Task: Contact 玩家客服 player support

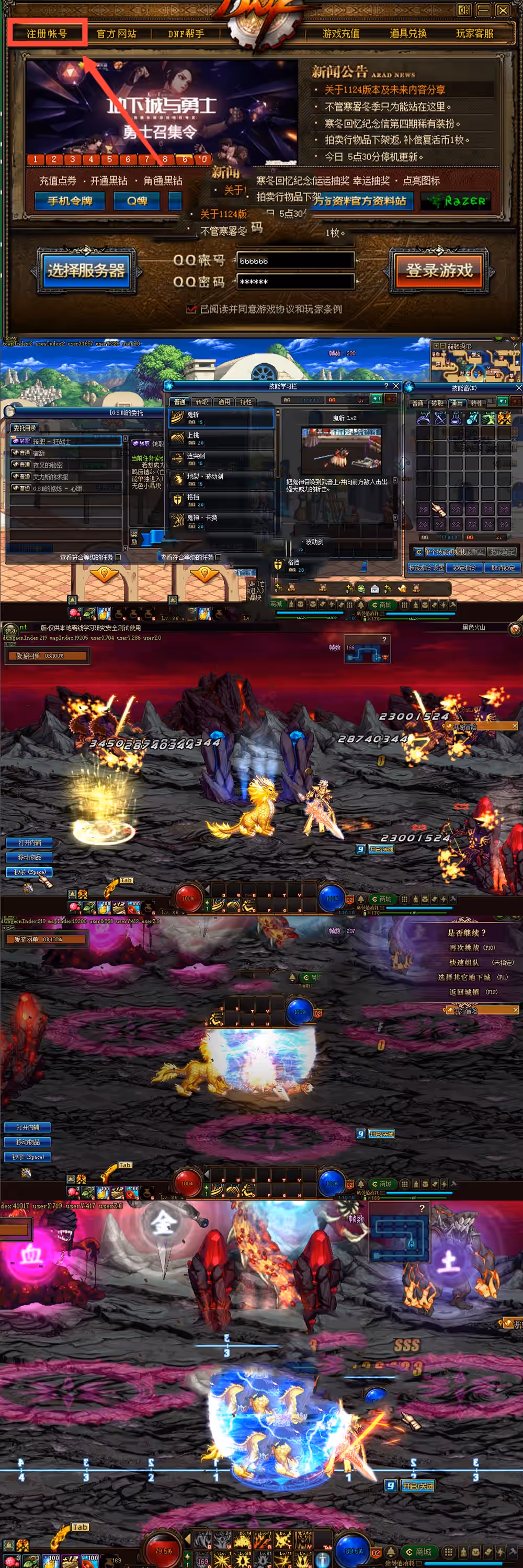Action: tap(475, 33)
